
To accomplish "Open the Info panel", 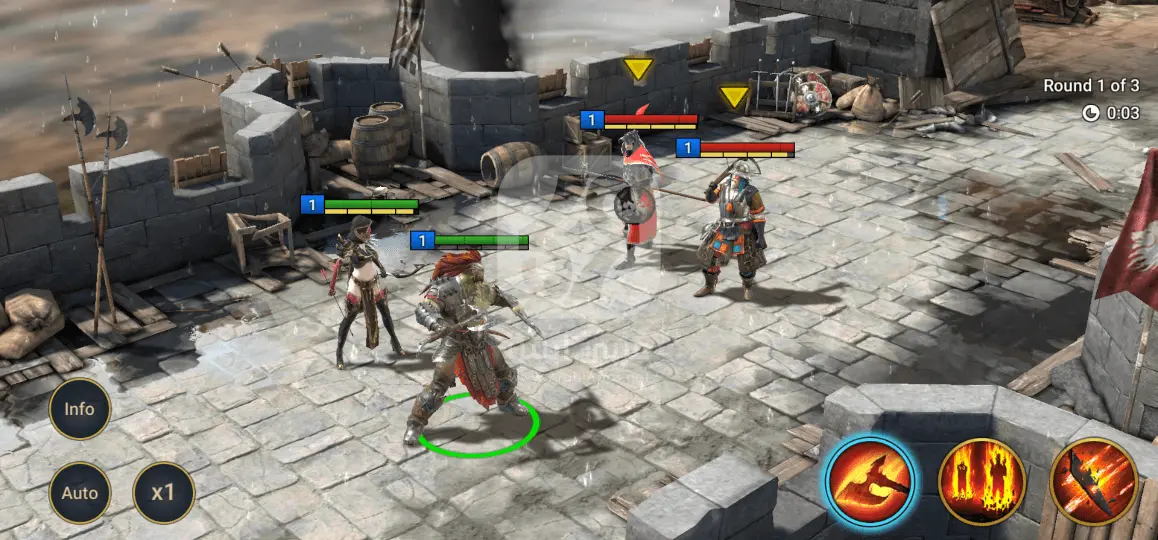I will 79,409.
